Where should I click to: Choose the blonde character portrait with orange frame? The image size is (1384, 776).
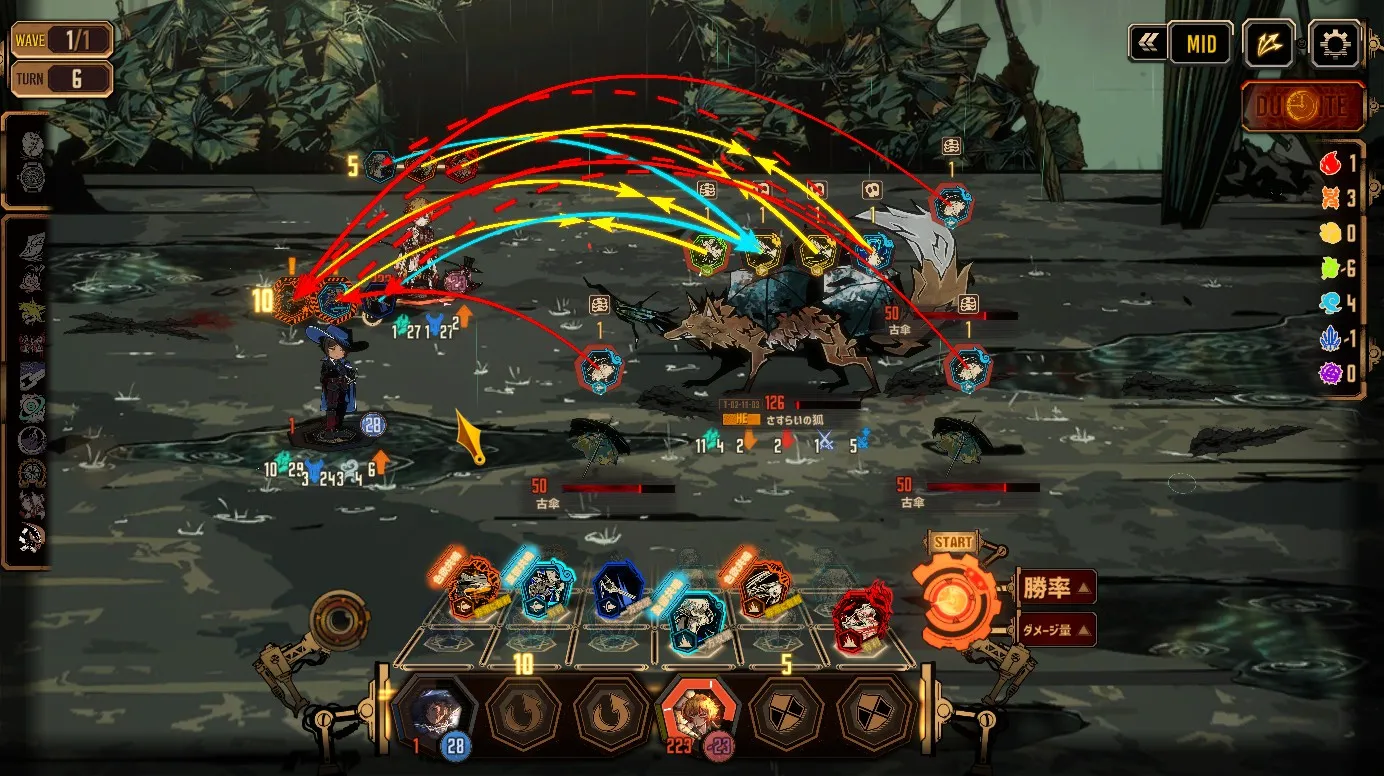[x=696, y=711]
